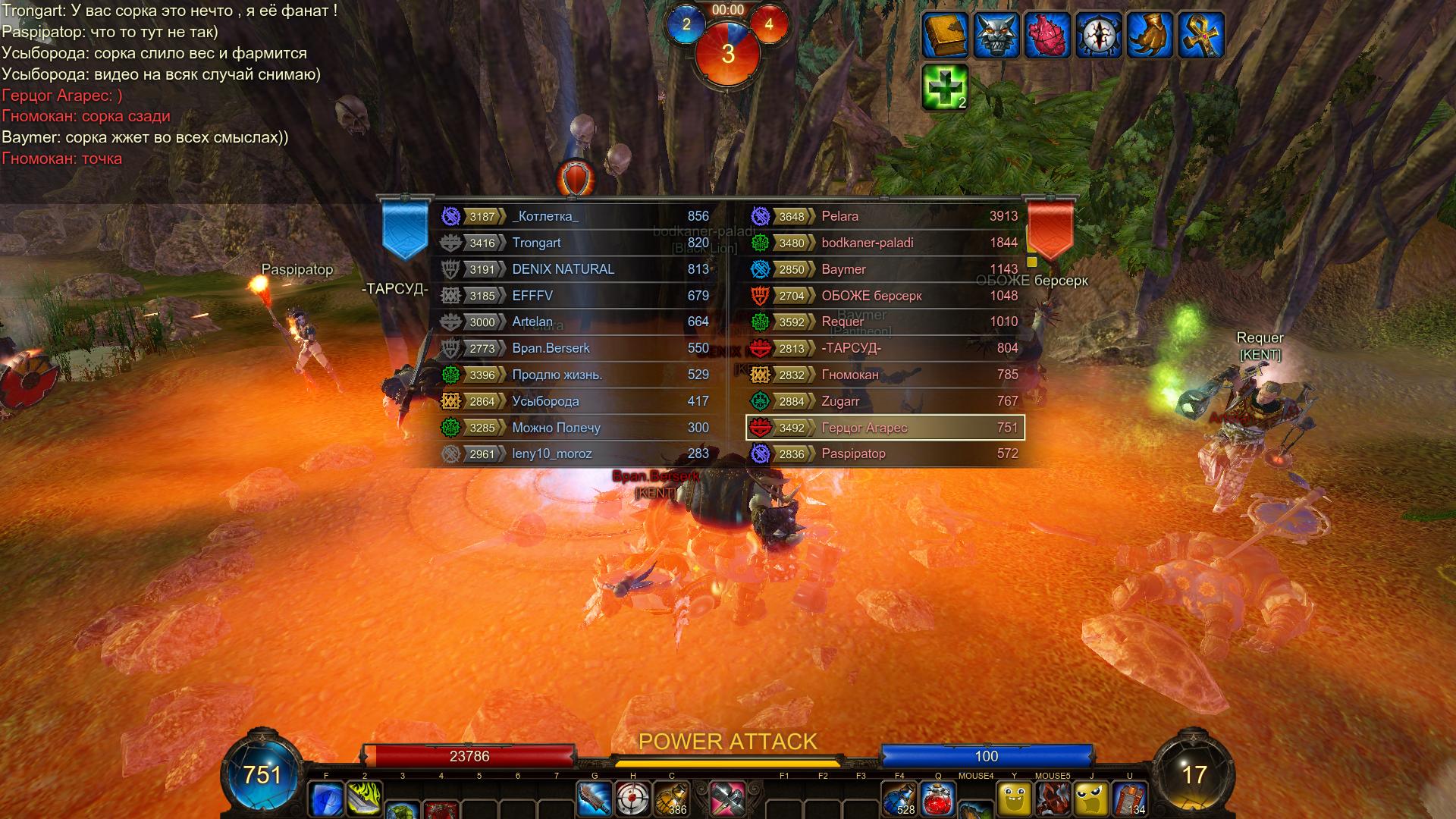Select the golden ankh buff icon
The image size is (1456, 819).
[x=1200, y=35]
